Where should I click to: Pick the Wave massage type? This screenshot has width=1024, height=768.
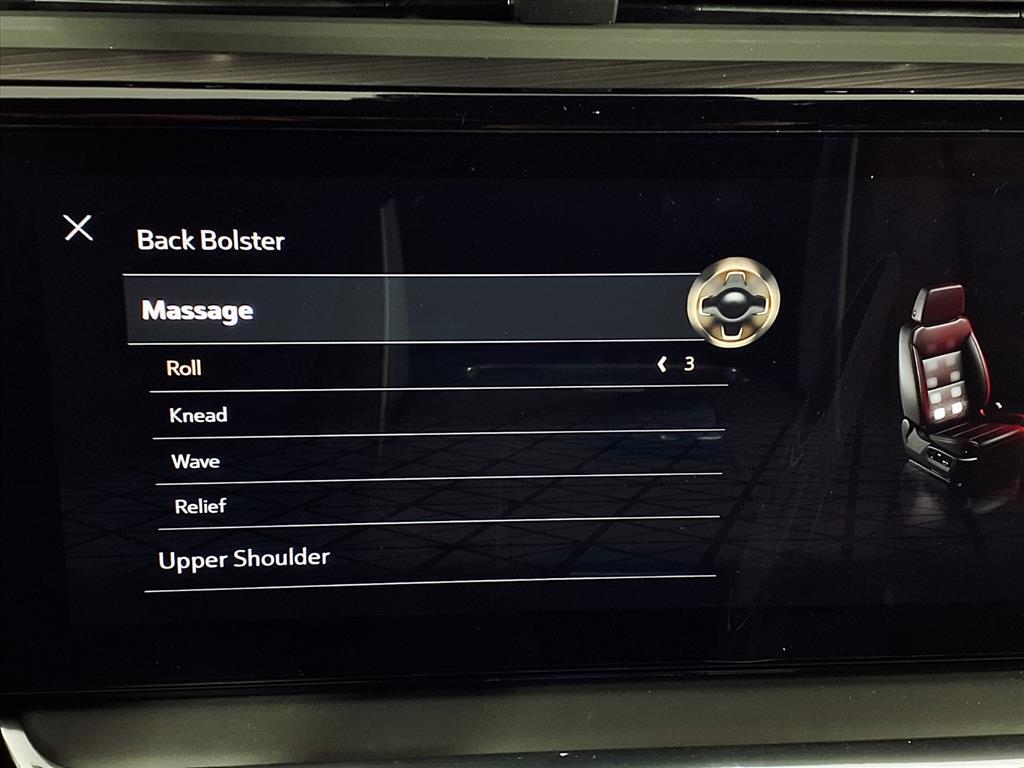point(195,461)
